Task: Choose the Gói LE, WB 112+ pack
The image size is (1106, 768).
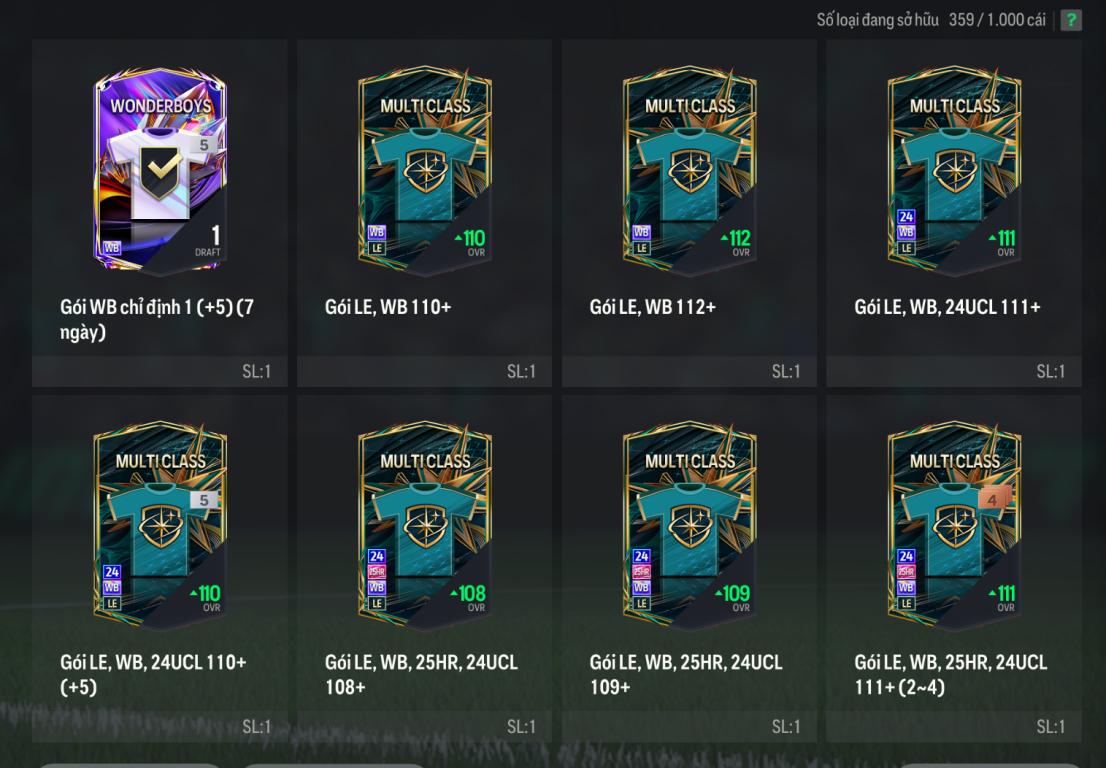Action: pos(689,172)
